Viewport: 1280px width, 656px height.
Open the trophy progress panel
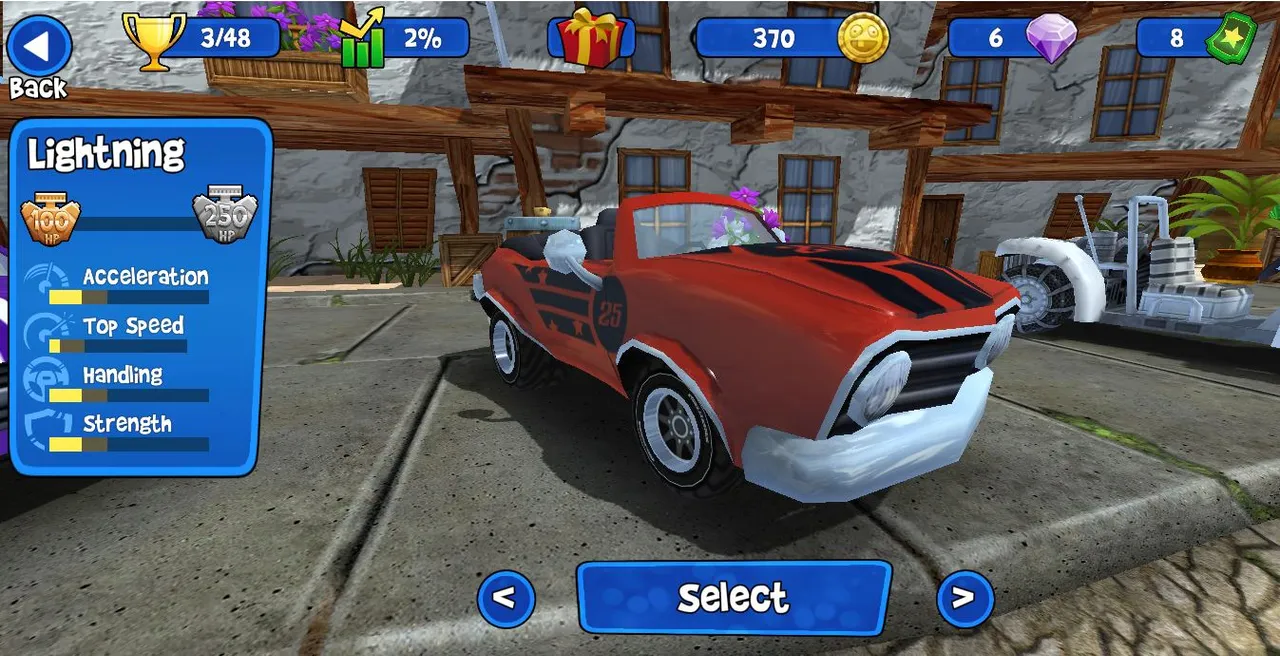(203, 39)
